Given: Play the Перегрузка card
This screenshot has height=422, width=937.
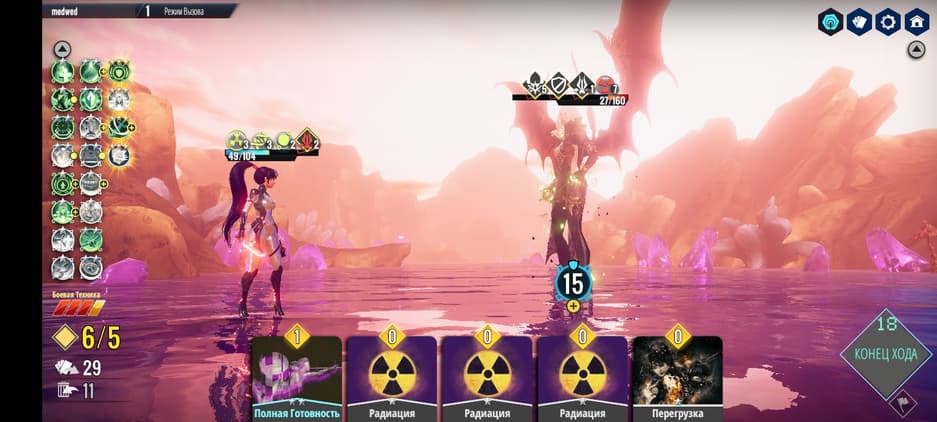Looking at the screenshot, I should tap(677, 377).
